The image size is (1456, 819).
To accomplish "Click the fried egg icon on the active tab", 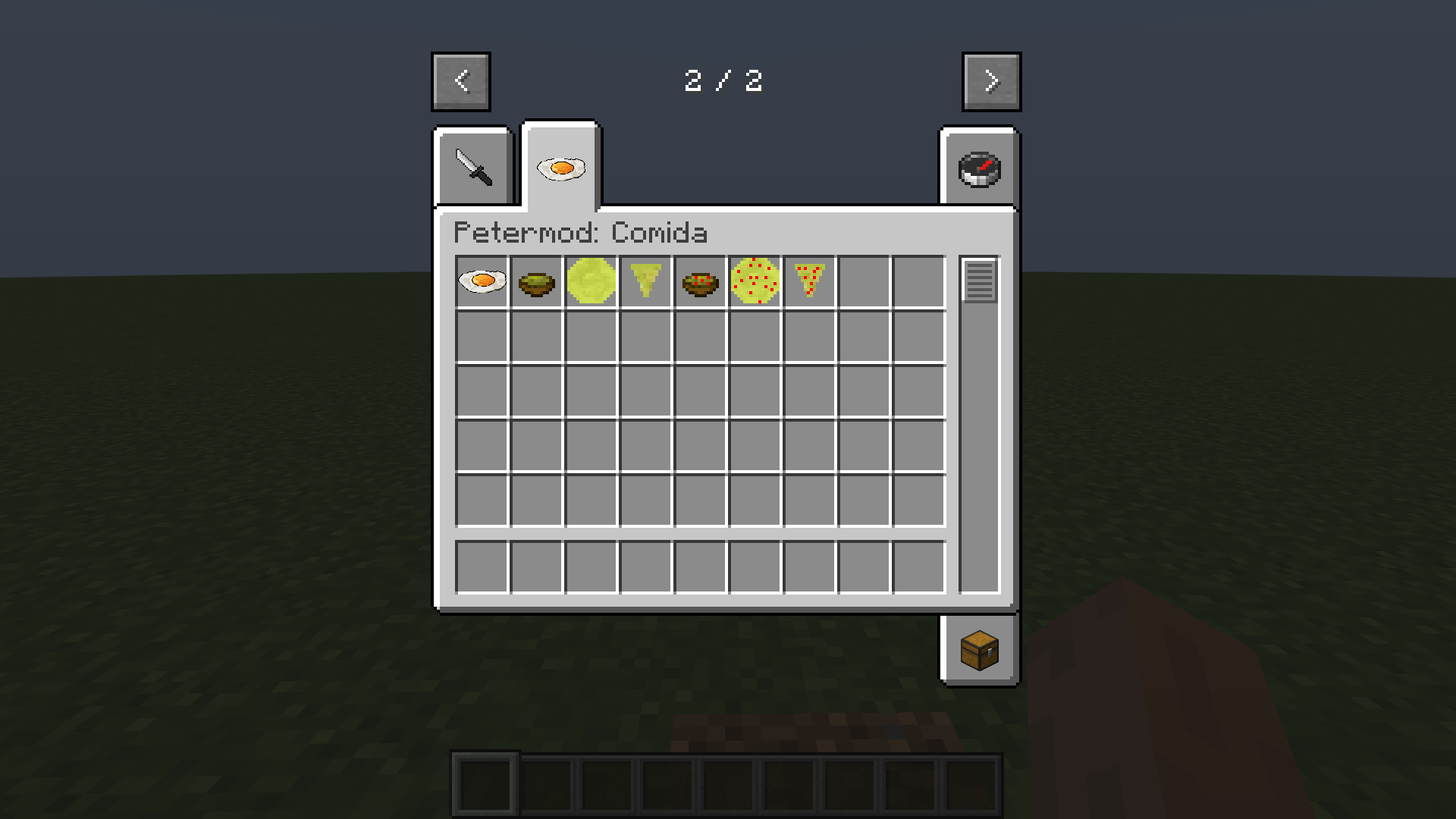I will (x=560, y=167).
